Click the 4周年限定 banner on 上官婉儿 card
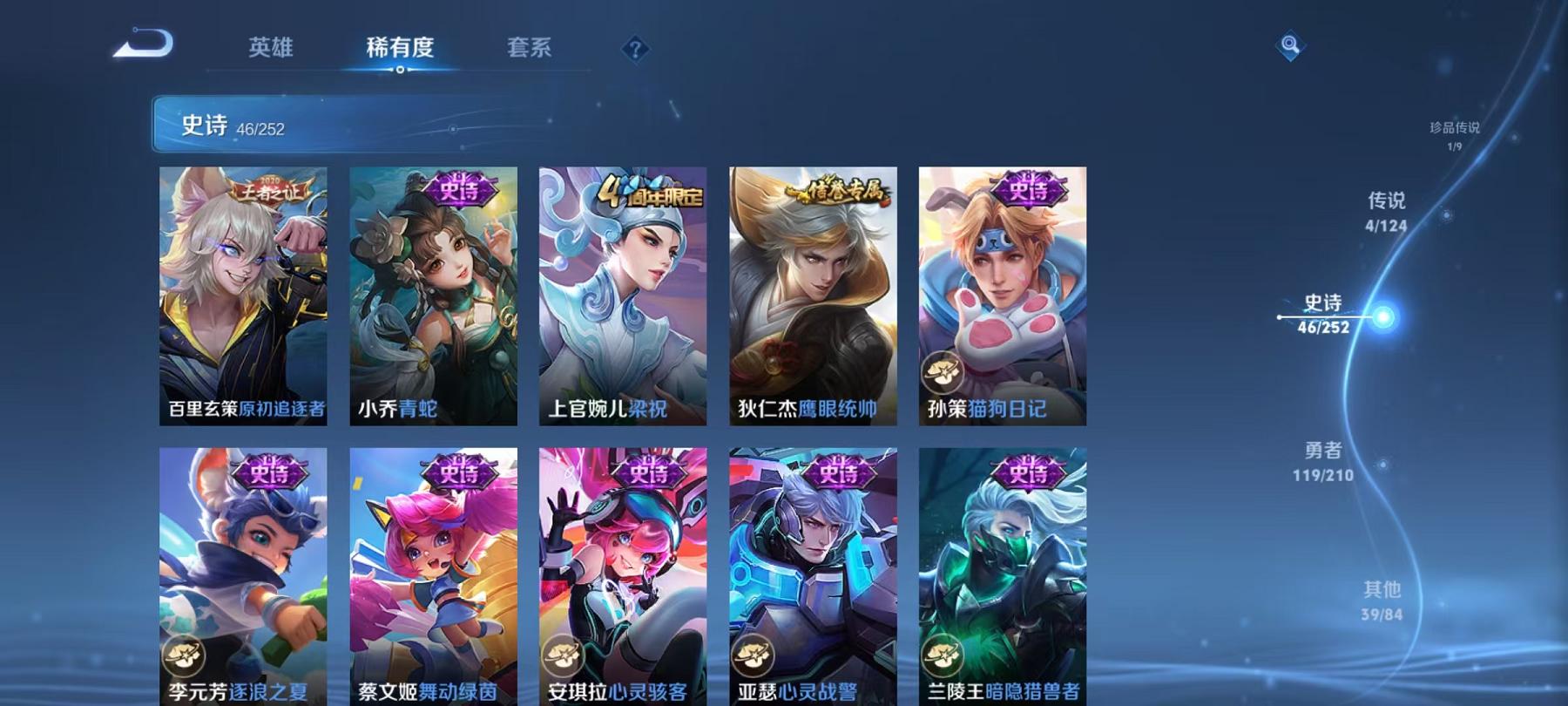The height and width of the screenshot is (706, 1568). [652, 189]
